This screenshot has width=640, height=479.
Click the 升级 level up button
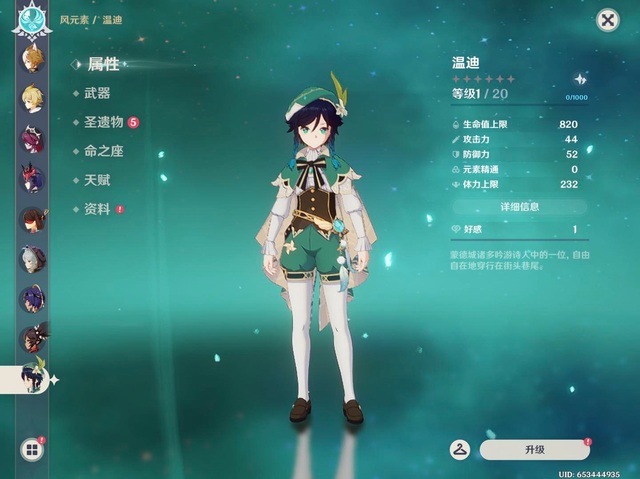(x=534, y=450)
